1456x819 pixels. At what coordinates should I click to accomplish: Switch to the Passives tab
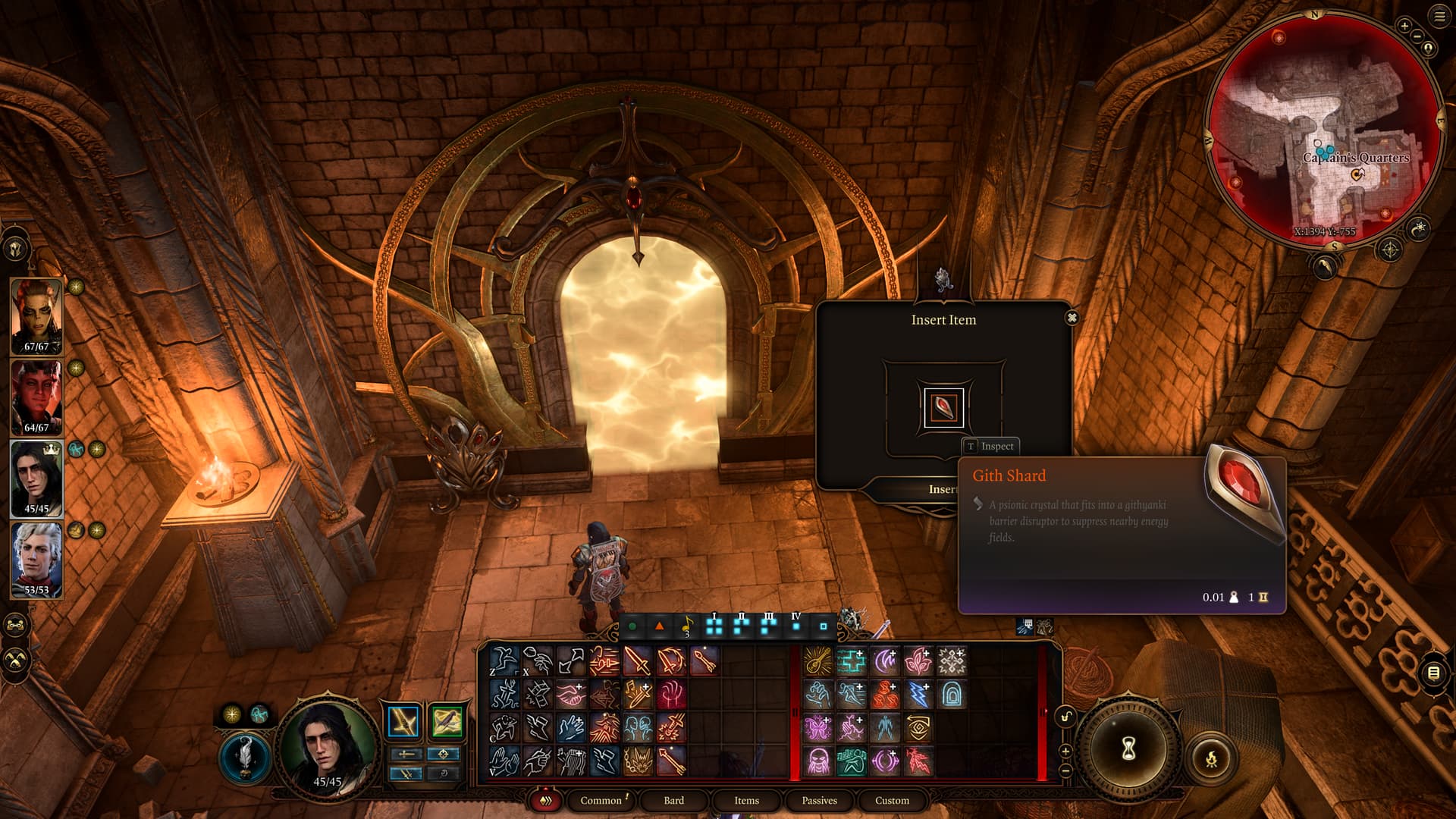819,801
